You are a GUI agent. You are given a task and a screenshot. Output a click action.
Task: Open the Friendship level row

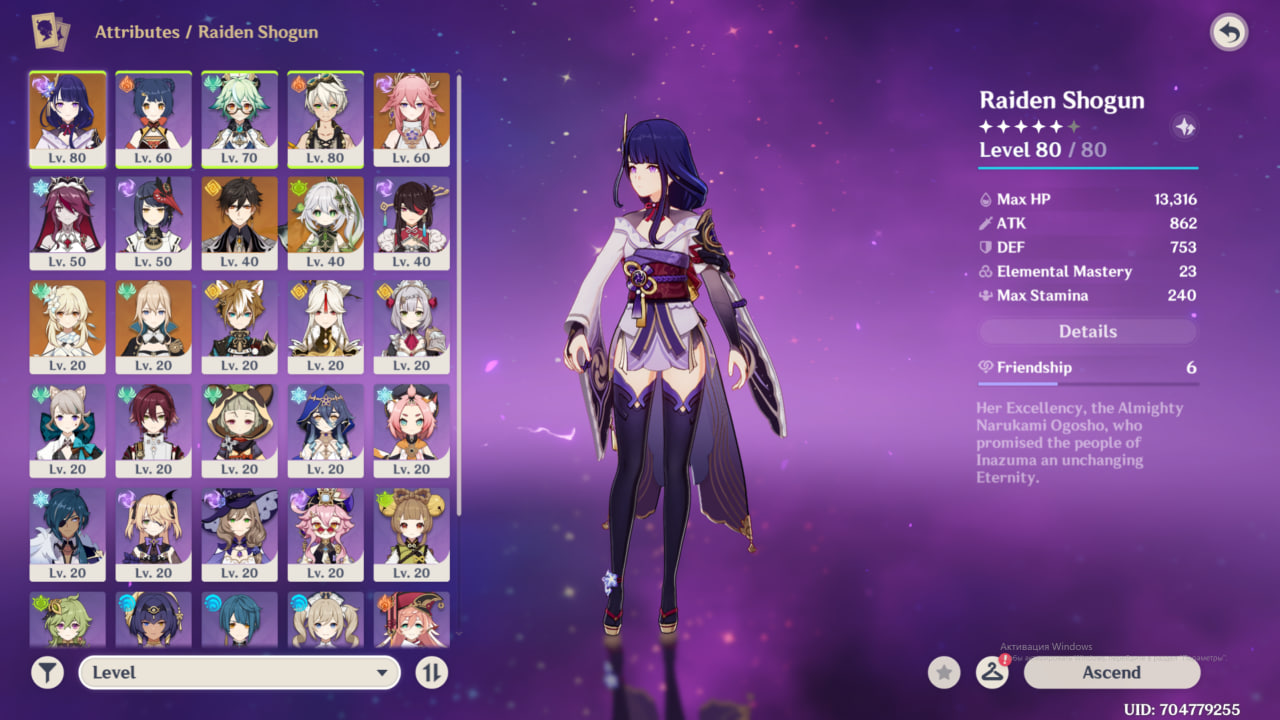(1087, 368)
